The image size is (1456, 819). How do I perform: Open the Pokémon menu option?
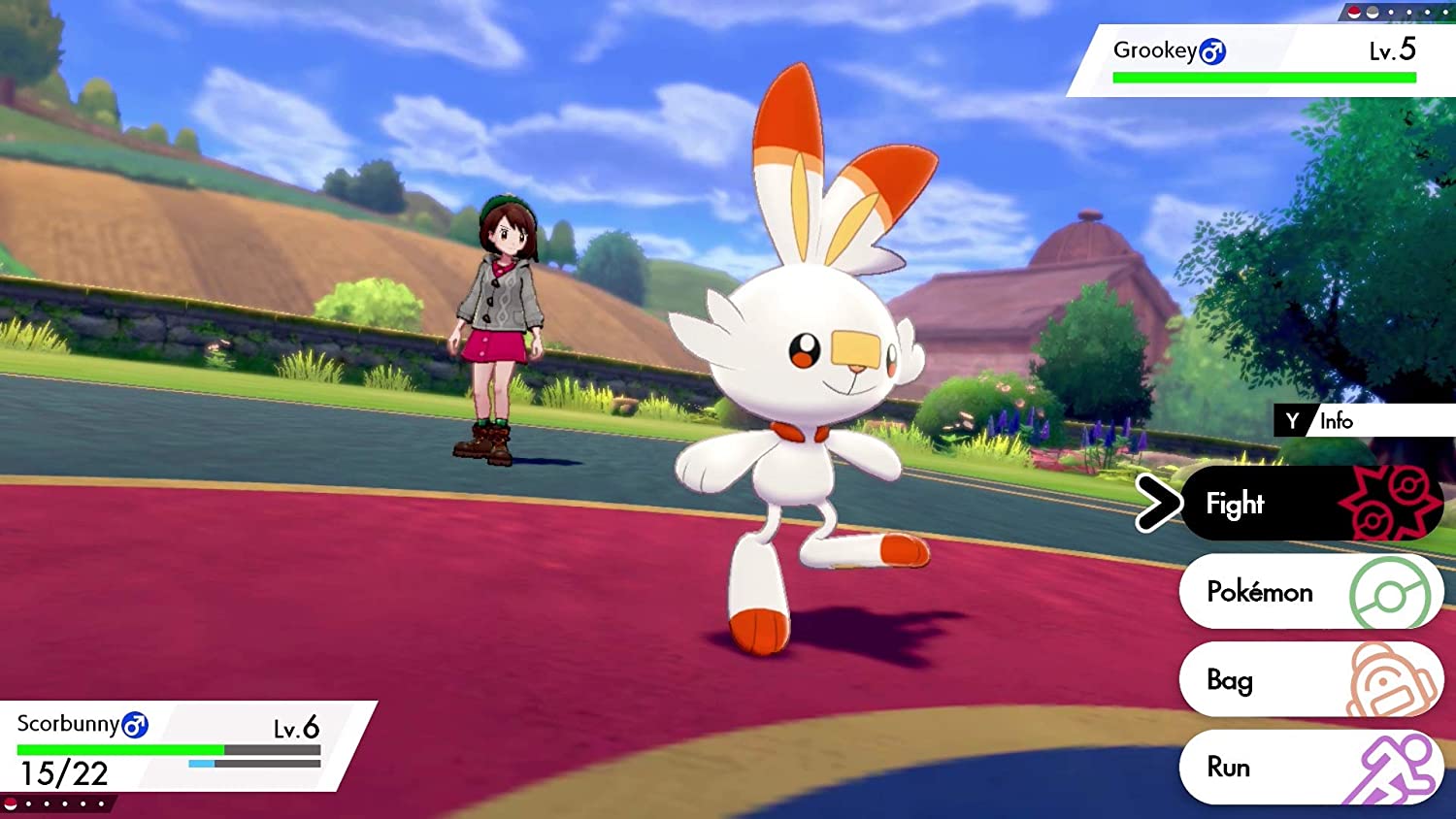tap(1260, 592)
